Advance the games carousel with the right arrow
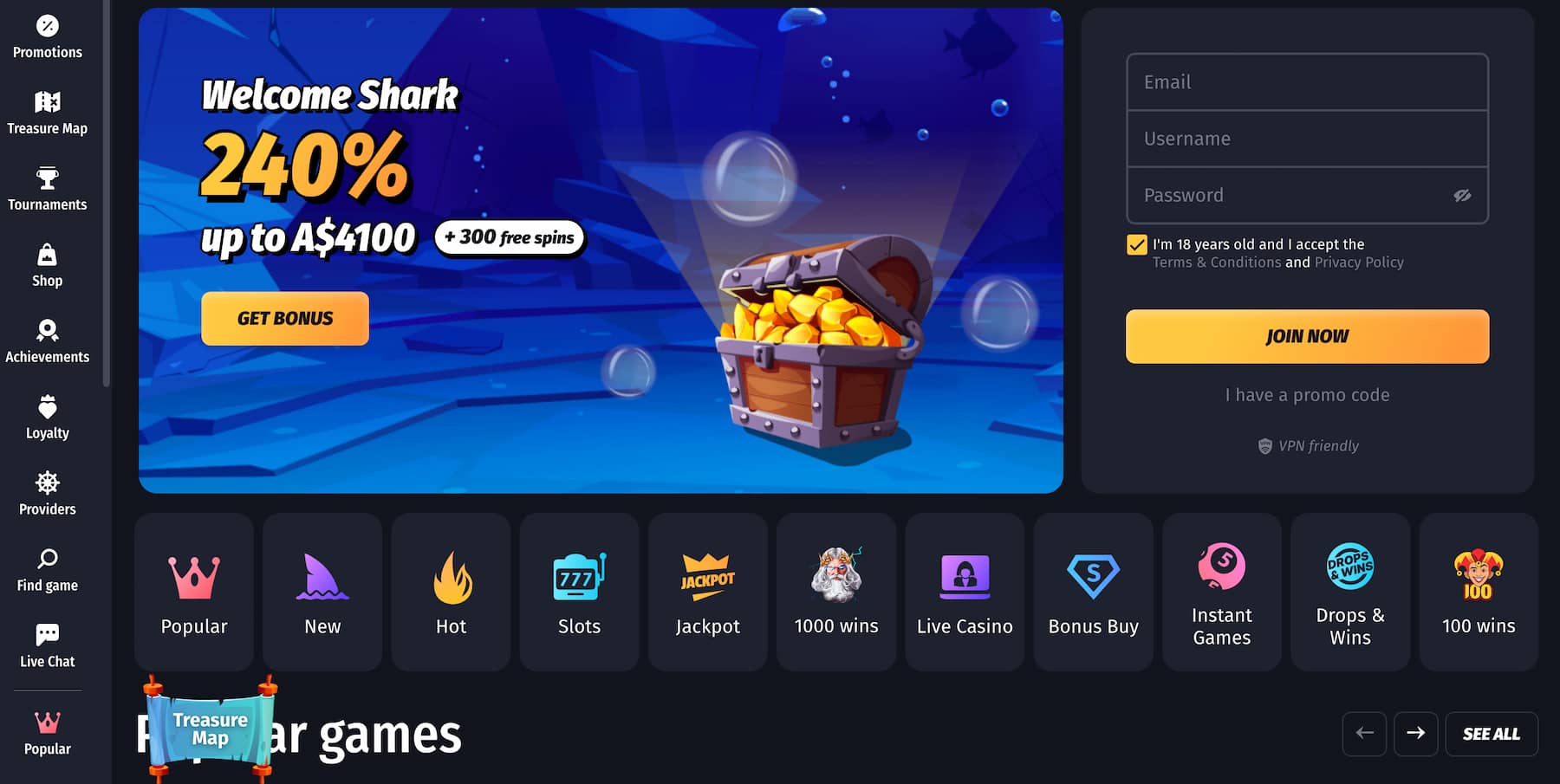The image size is (1560, 784). [x=1416, y=734]
